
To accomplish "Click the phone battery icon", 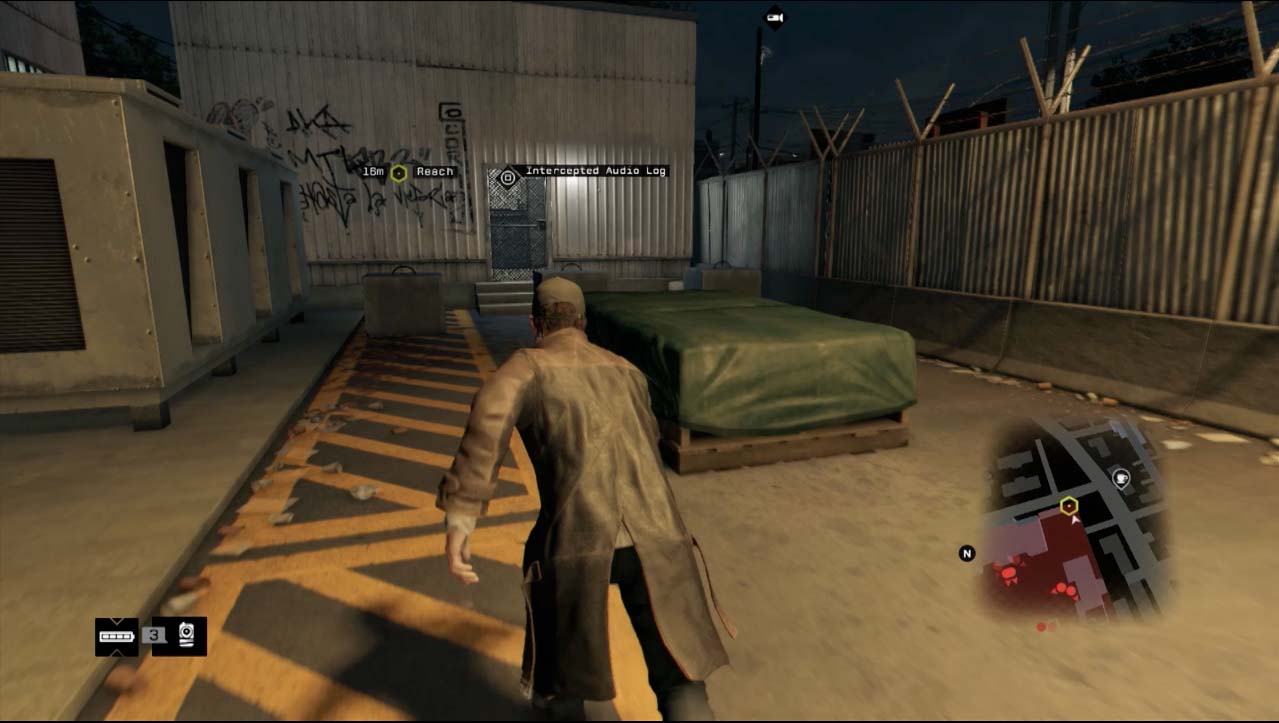I will point(116,636).
